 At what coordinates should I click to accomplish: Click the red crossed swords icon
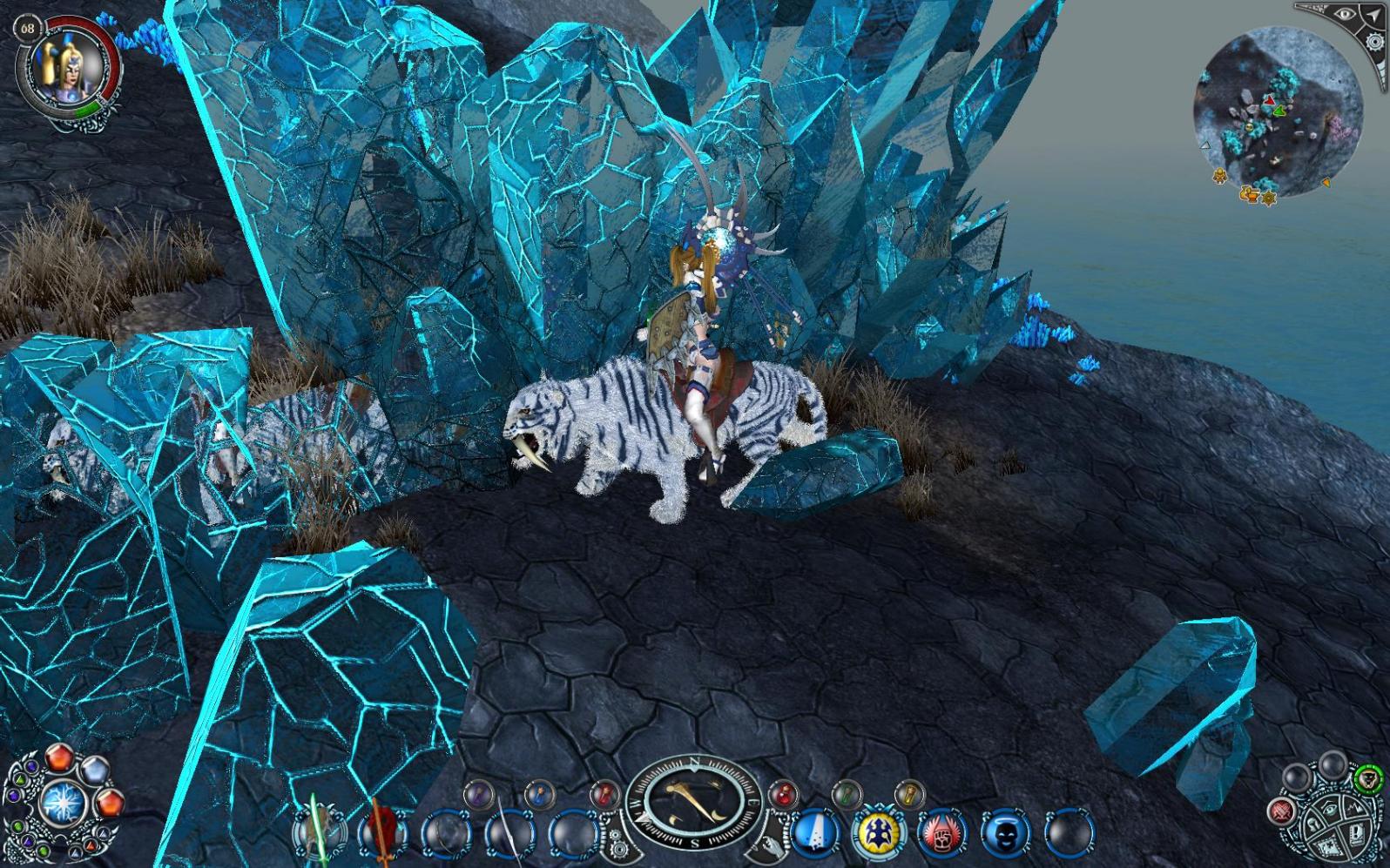(x=1282, y=812)
